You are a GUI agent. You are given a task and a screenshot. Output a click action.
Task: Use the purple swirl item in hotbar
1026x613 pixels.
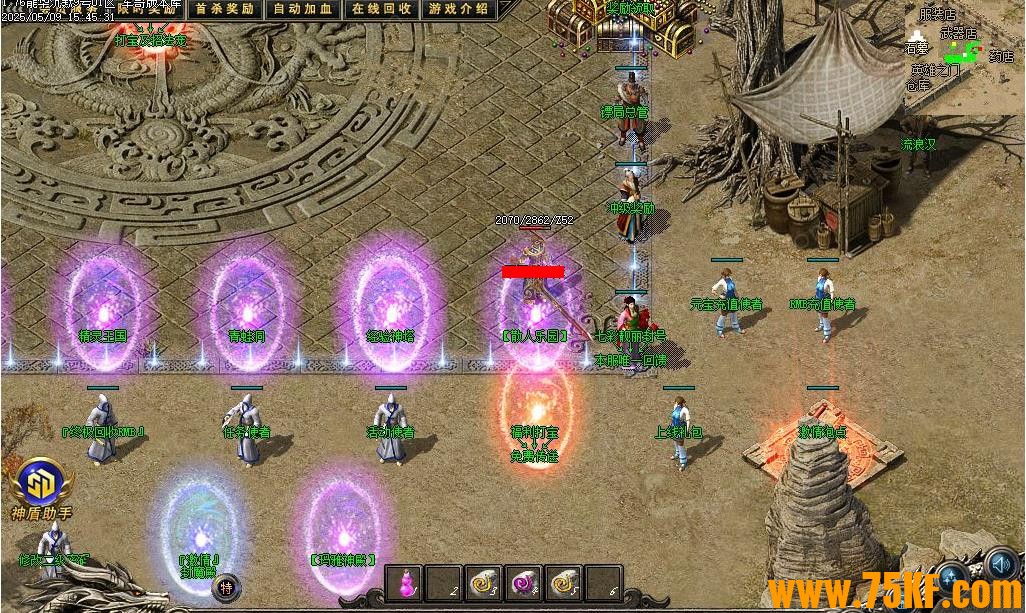tap(523, 582)
